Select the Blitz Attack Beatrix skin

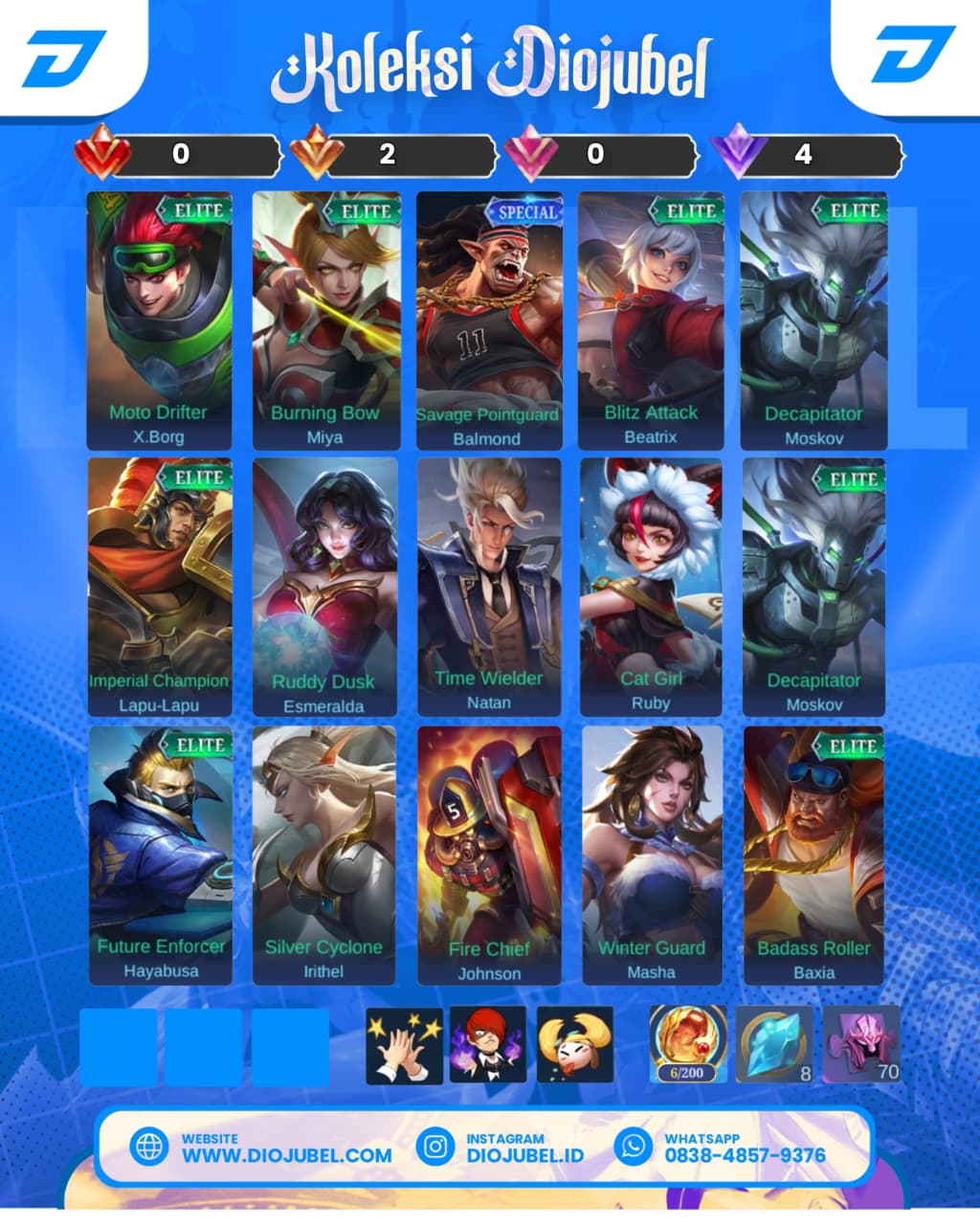[651, 321]
